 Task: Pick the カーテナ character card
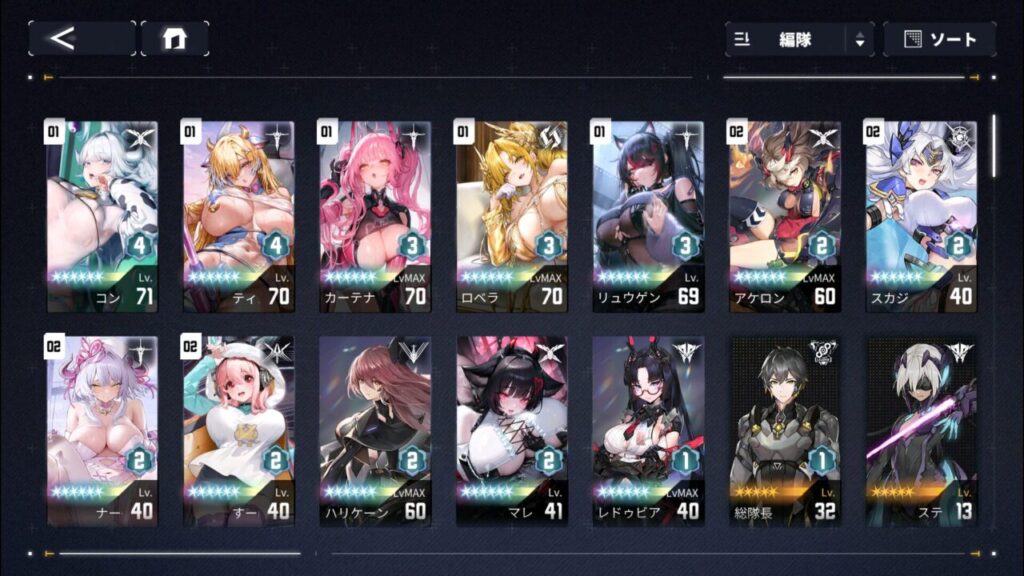pyautogui.click(x=375, y=216)
